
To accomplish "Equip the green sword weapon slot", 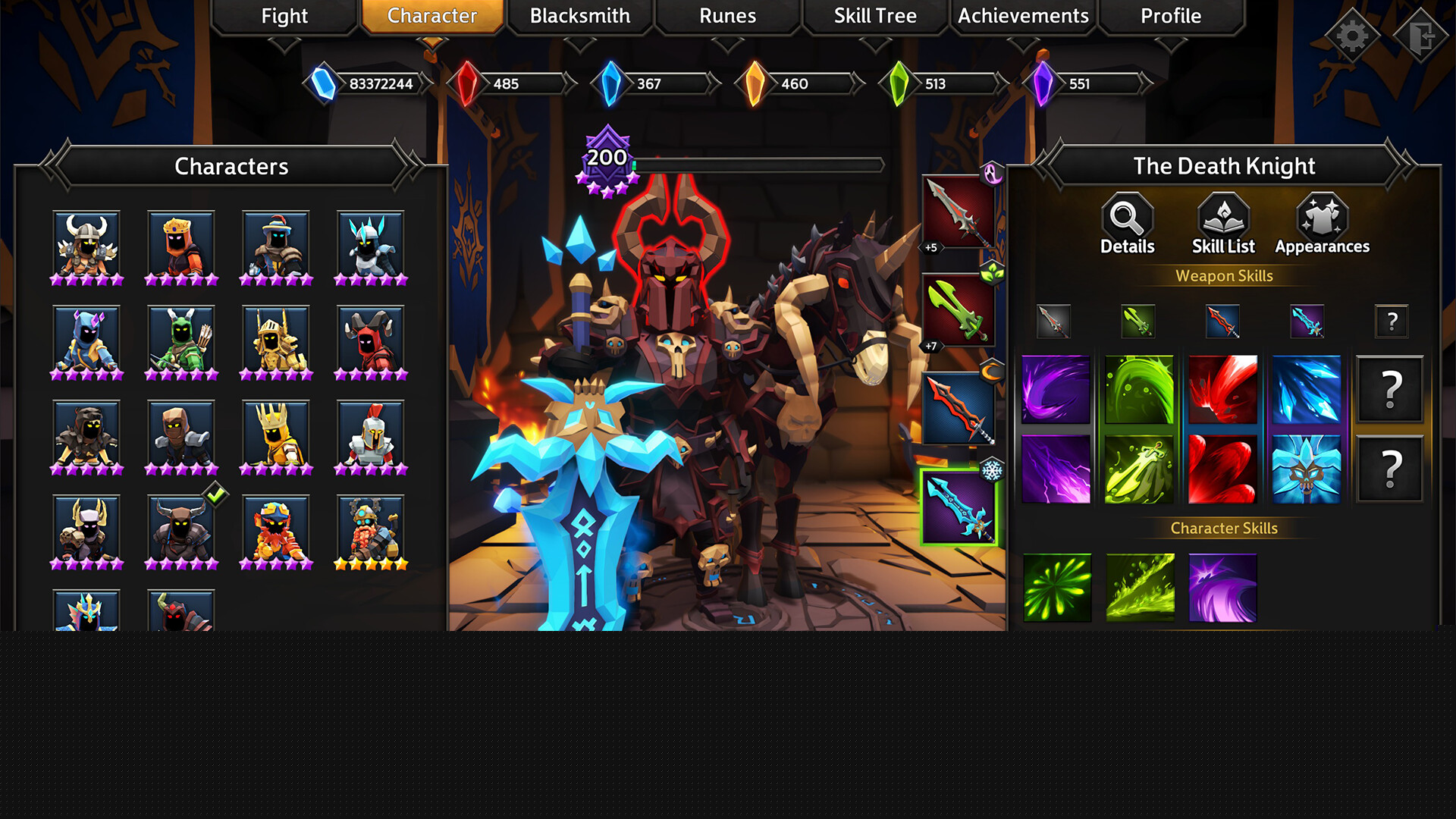I will point(959,311).
